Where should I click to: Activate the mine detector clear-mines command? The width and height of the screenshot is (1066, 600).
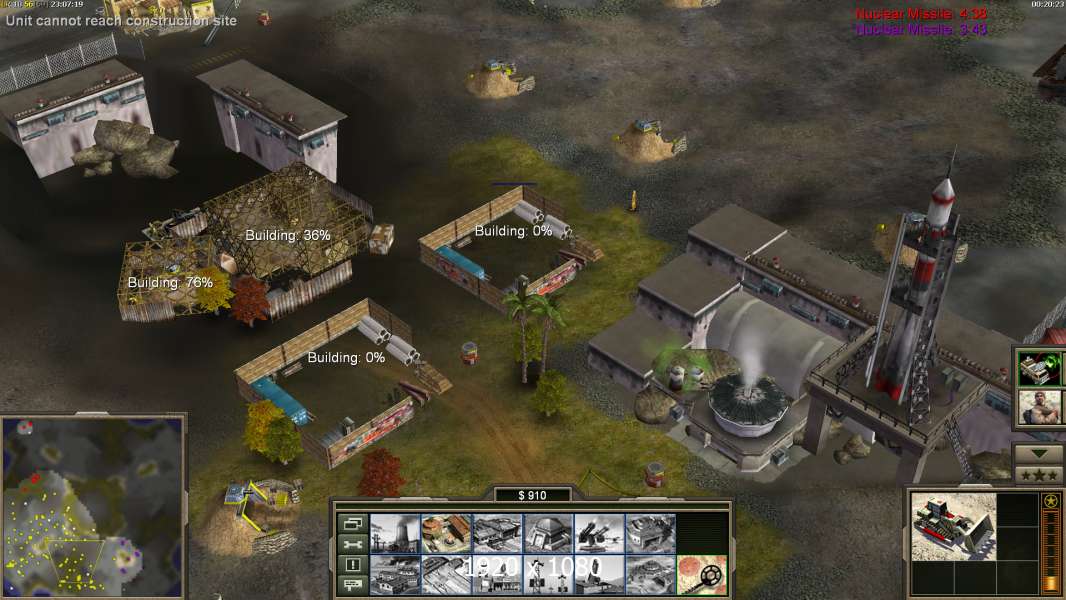(x=701, y=574)
